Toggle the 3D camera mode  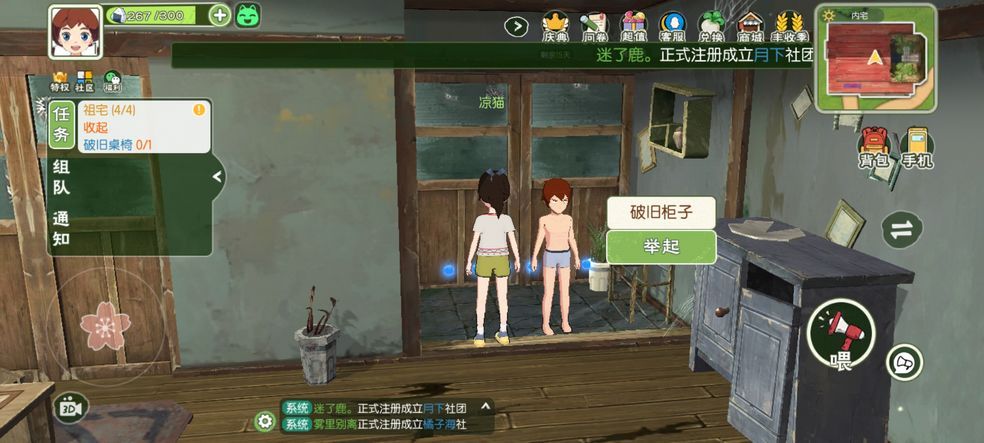pos(71,407)
